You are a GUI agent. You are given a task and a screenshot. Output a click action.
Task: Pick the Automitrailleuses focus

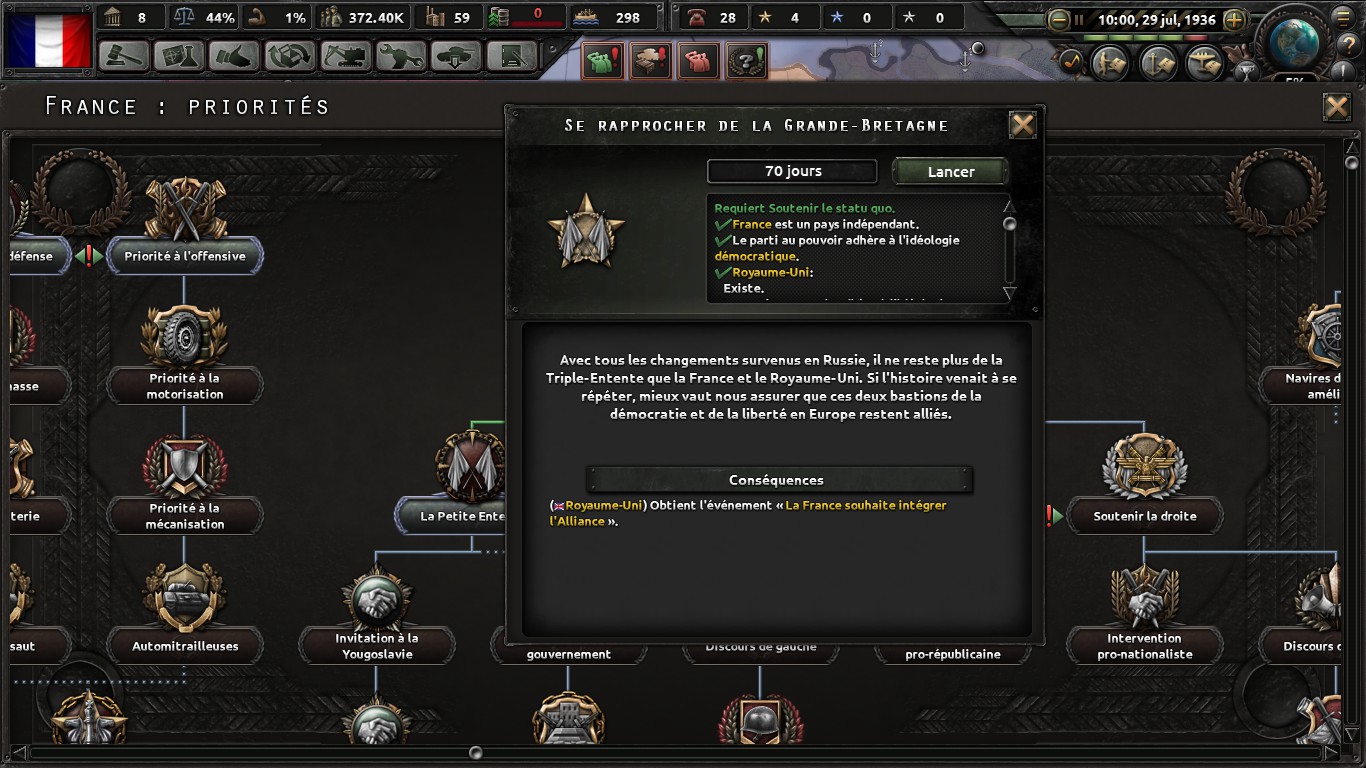(x=185, y=646)
